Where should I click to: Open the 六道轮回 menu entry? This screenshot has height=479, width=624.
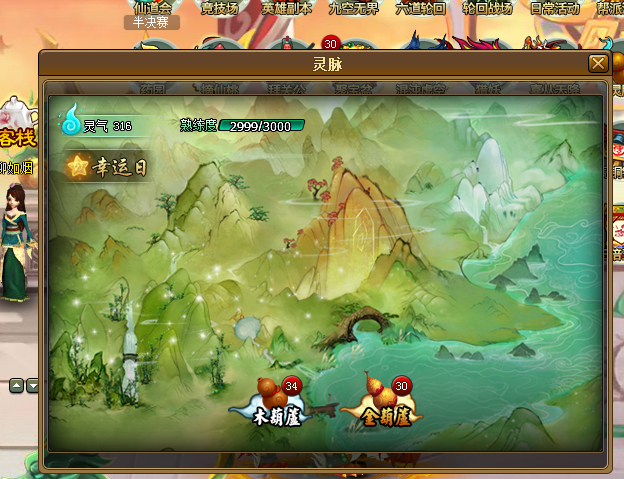(x=420, y=8)
